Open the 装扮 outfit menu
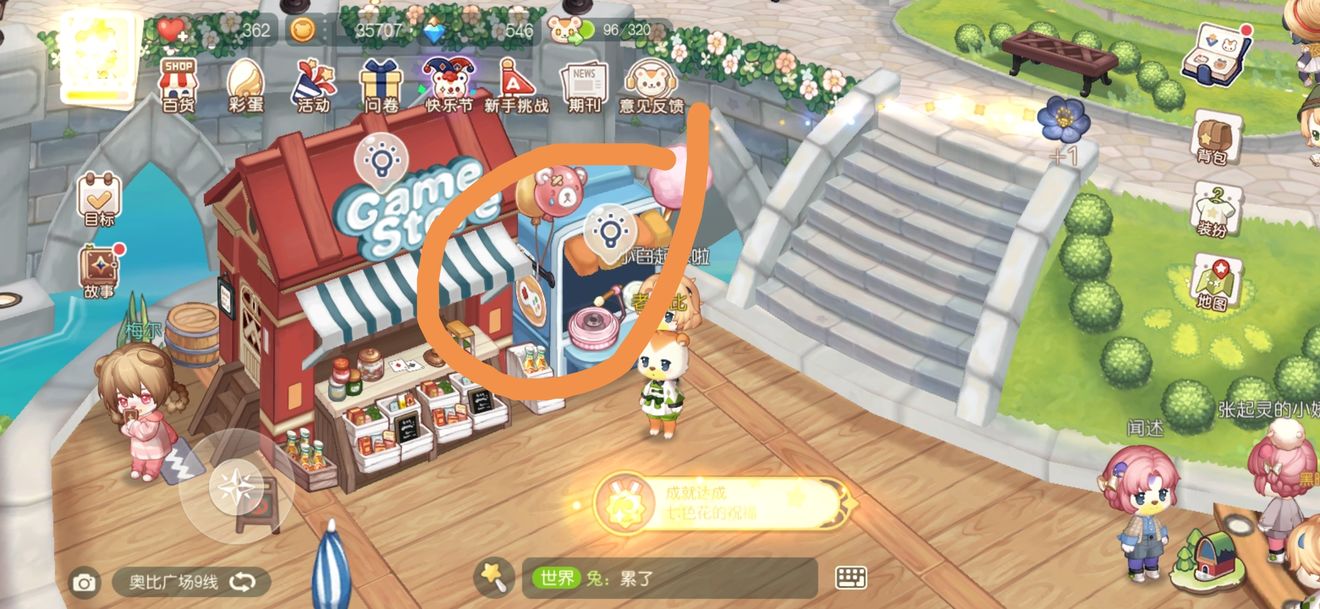Image resolution: width=1320 pixels, height=609 pixels. [x=1212, y=210]
